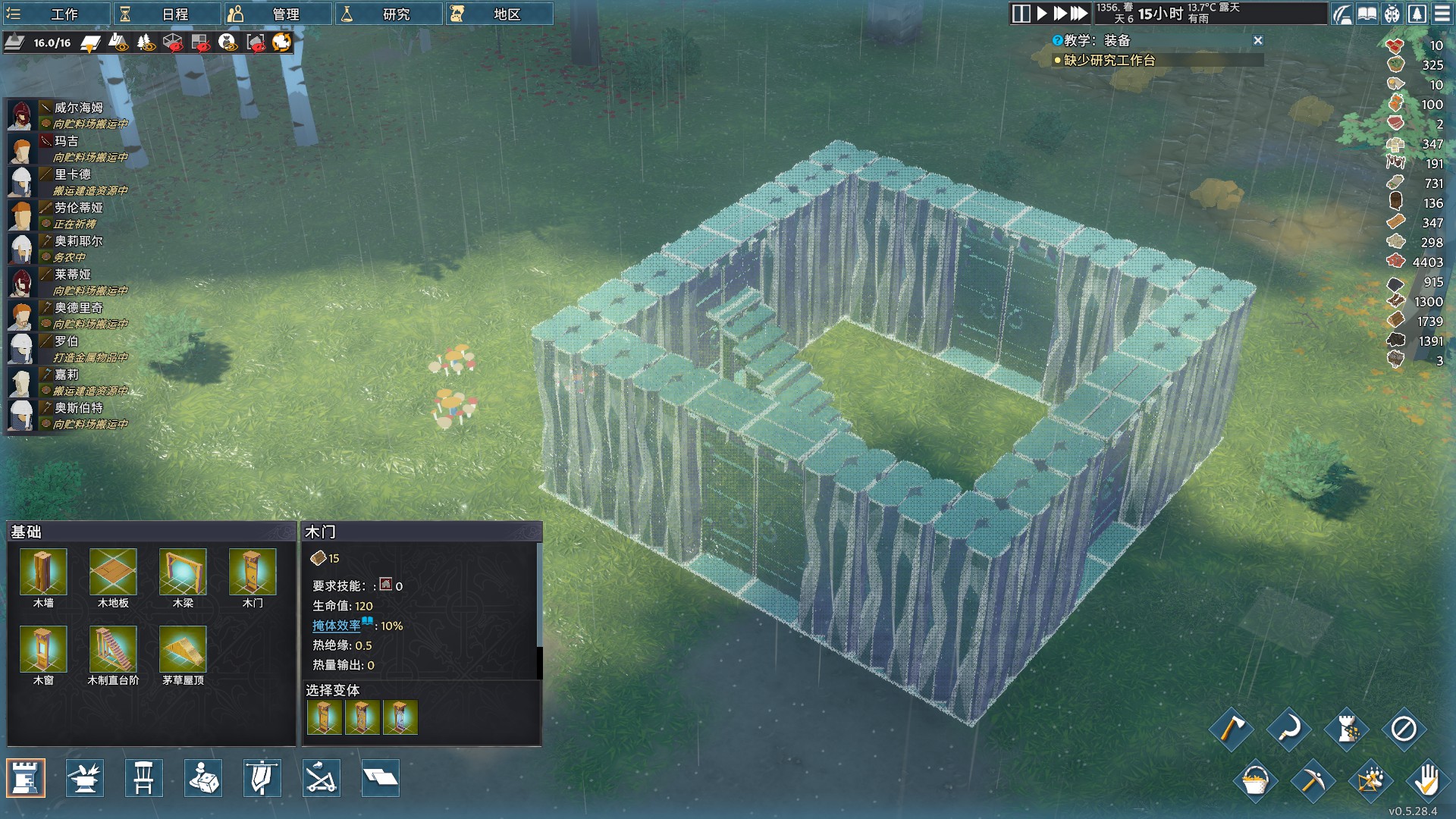Screen dimensions: 1456x819
Task: Choose the 茅草屋顶 thatched roof
Action: click(183, 650)
